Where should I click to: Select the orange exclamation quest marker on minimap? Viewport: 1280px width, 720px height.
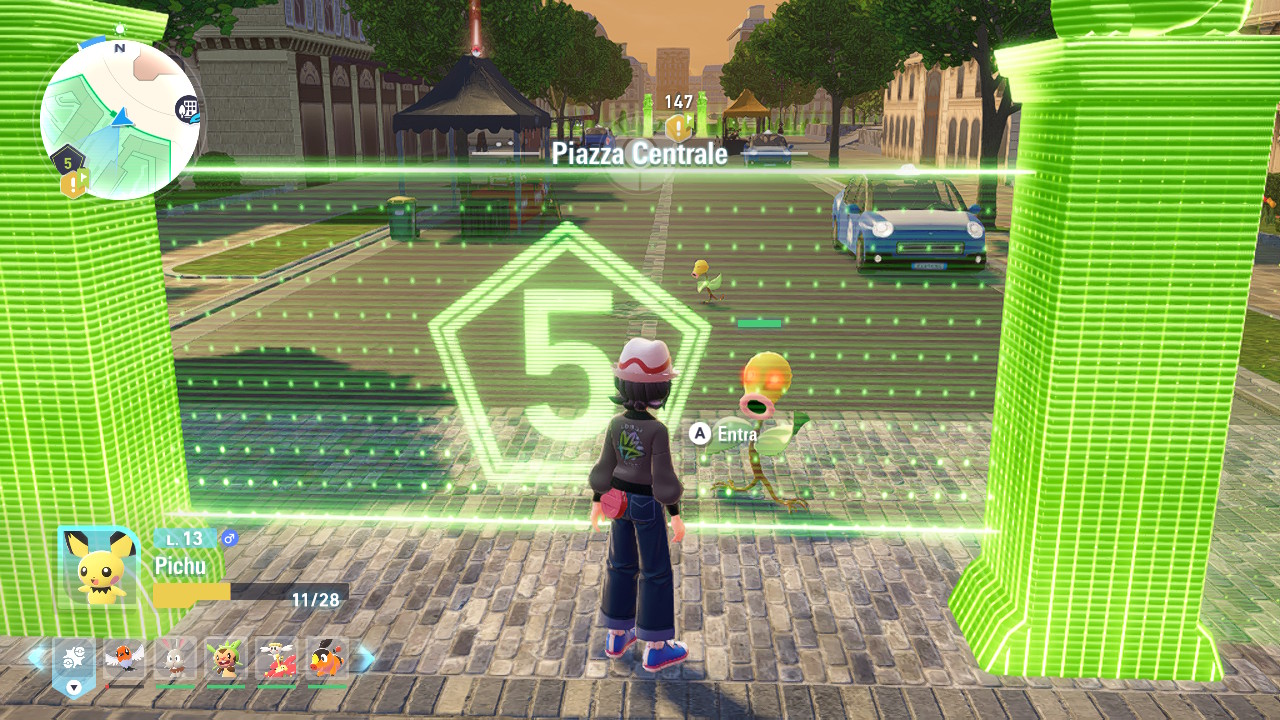(75, 184)
